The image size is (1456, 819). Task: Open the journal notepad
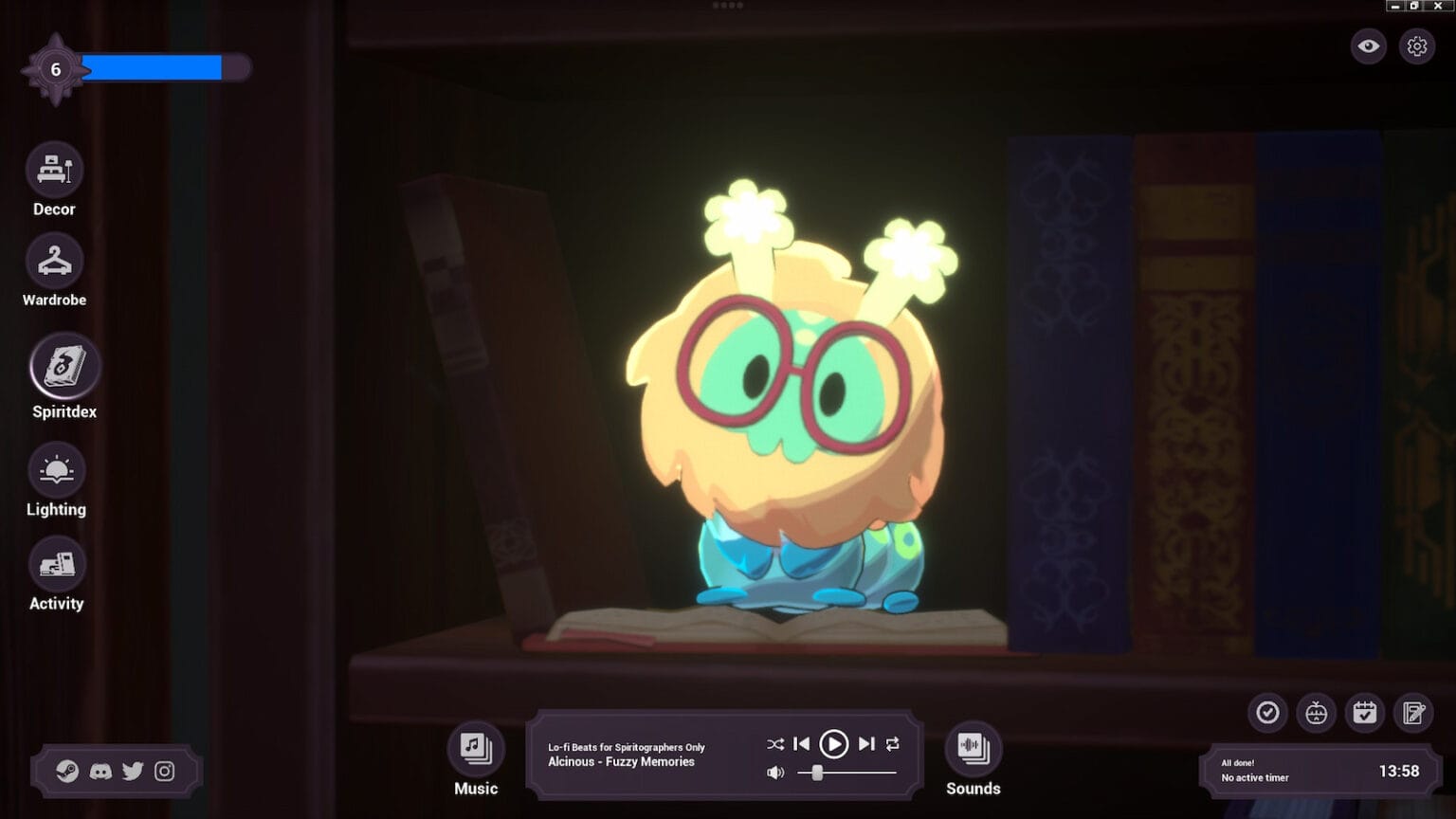[x=1413, y=713]
